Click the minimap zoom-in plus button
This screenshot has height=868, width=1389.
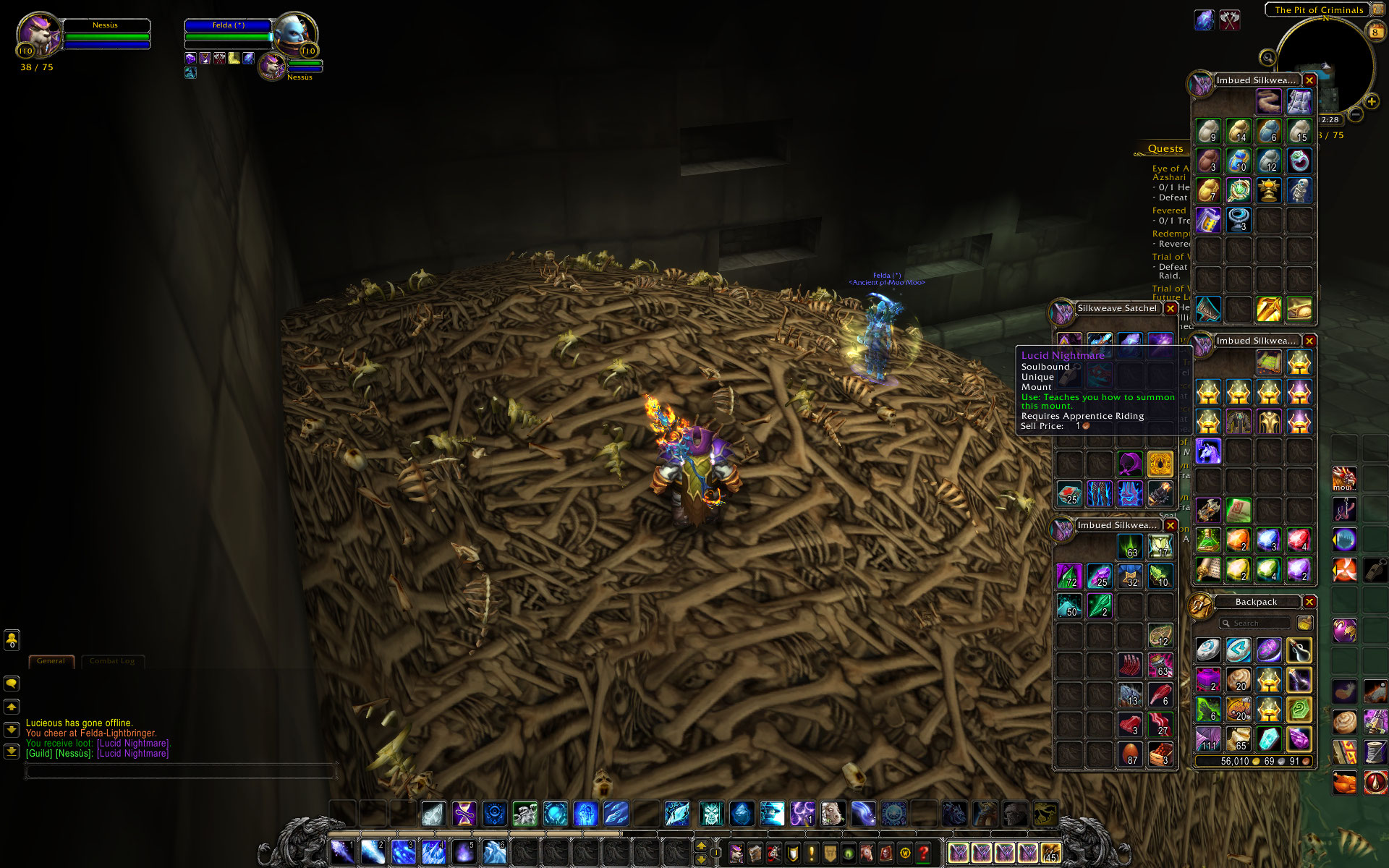click(x=1371, y=102)
